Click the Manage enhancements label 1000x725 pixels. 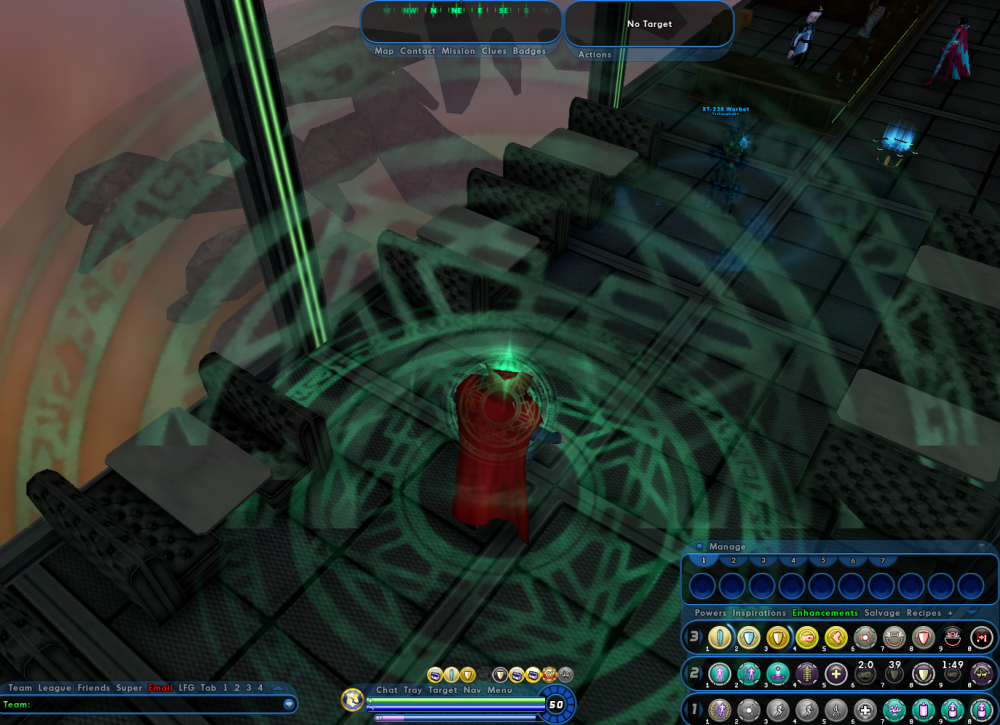click(727, 547)
